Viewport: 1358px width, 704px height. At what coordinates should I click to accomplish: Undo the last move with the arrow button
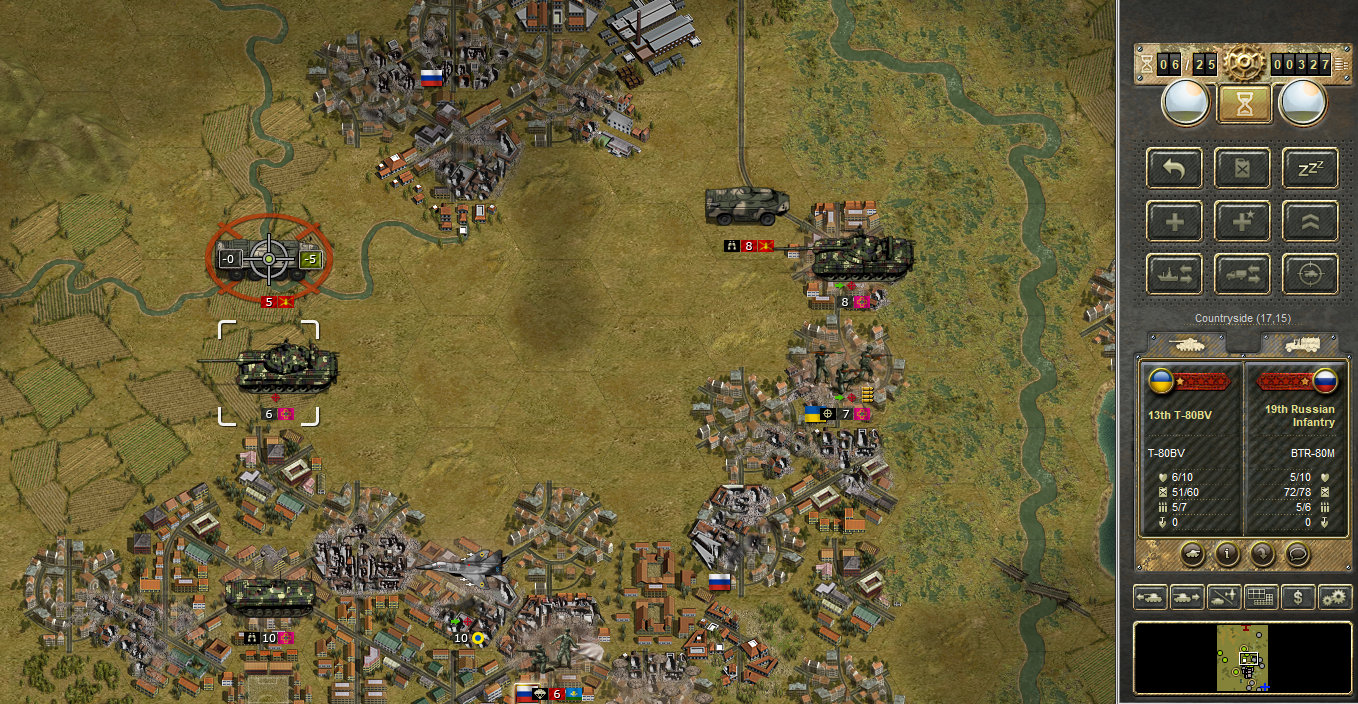1174,168
